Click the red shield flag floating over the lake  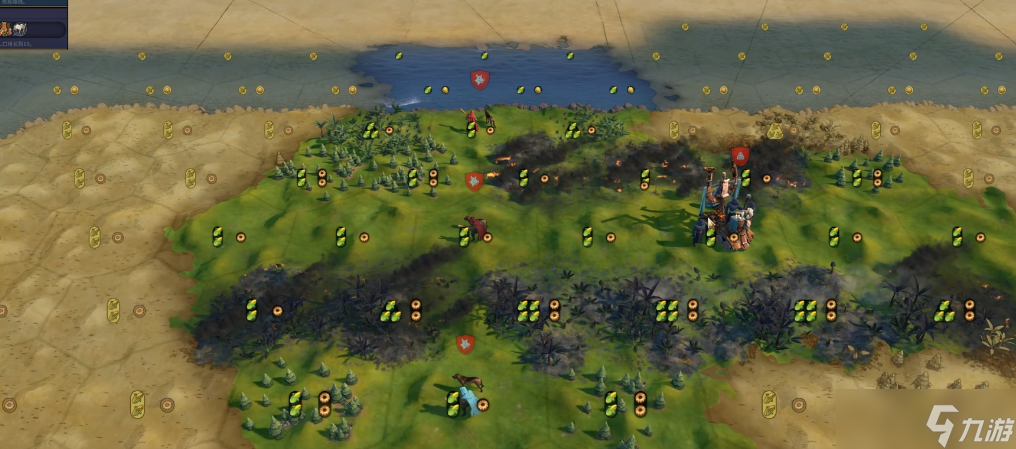480,79
